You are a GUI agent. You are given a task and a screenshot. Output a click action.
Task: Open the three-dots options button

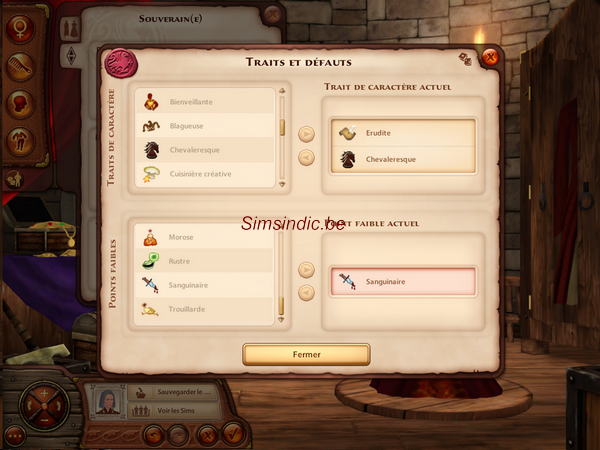tap(14, 435)
